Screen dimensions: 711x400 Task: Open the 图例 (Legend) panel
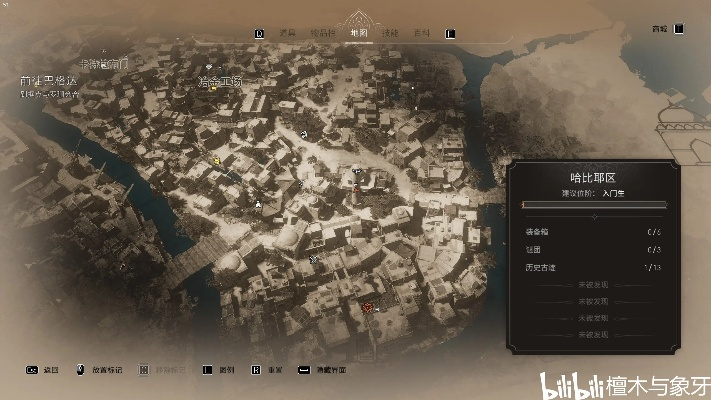point(223,370)
